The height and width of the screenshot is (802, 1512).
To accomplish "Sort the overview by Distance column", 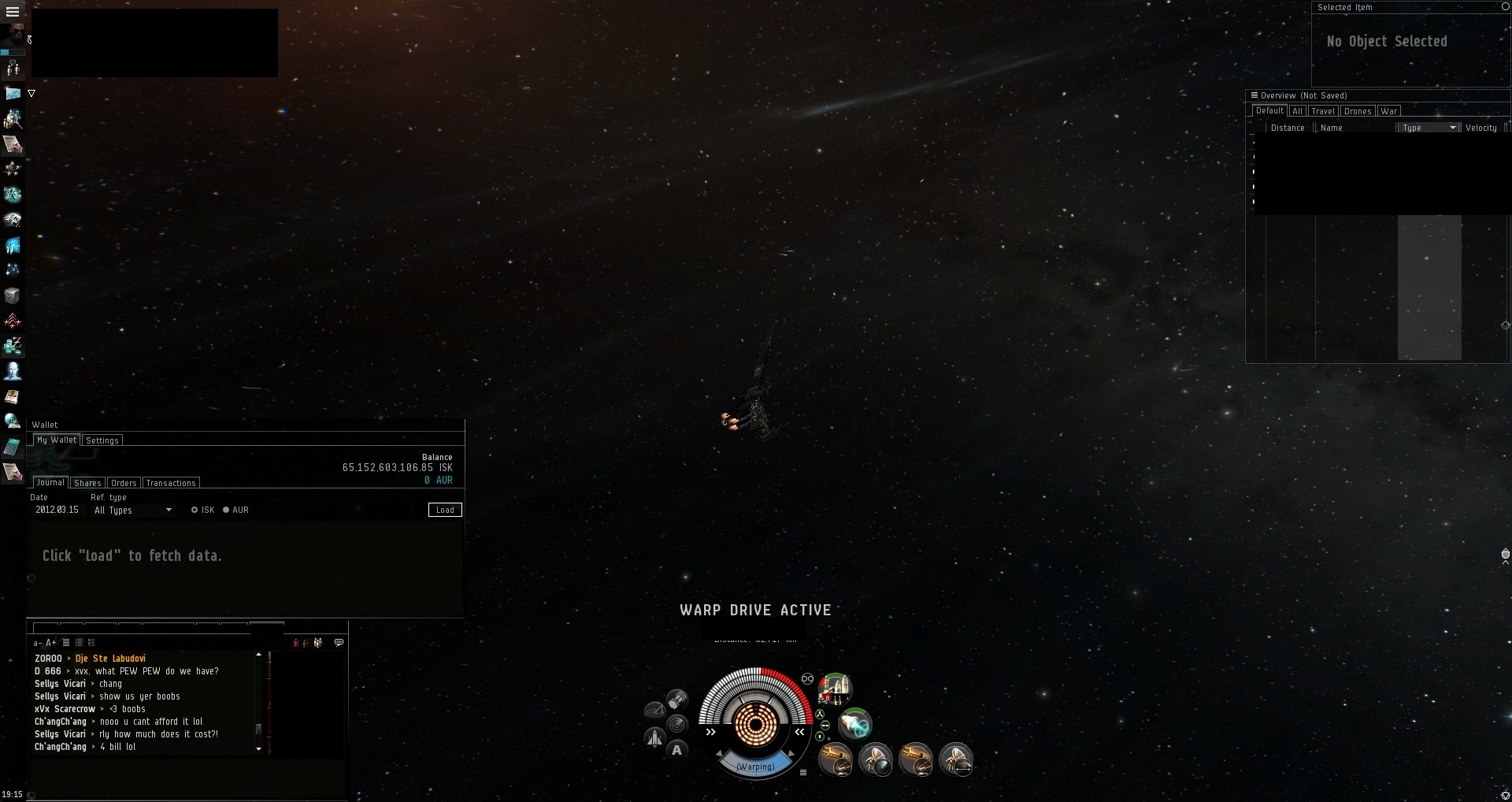I will click(1288, 128).
